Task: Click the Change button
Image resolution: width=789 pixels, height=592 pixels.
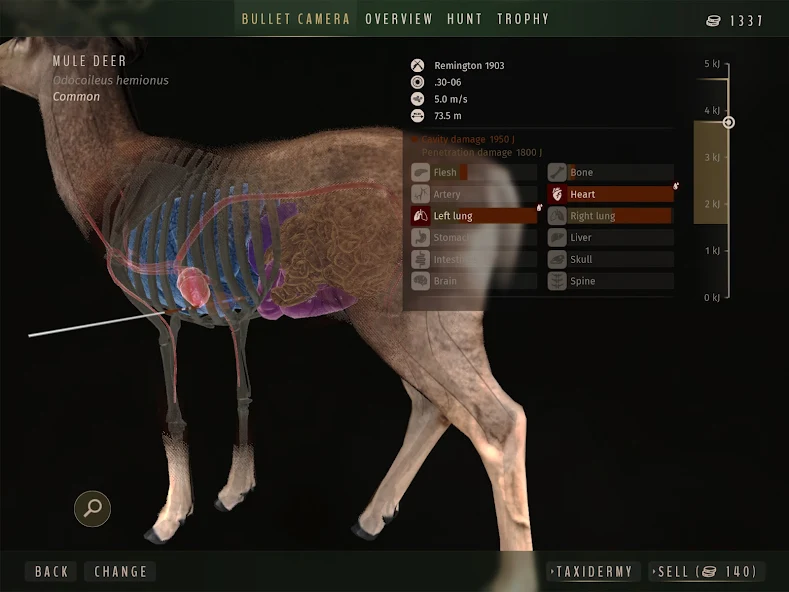Action: point(121,572)
